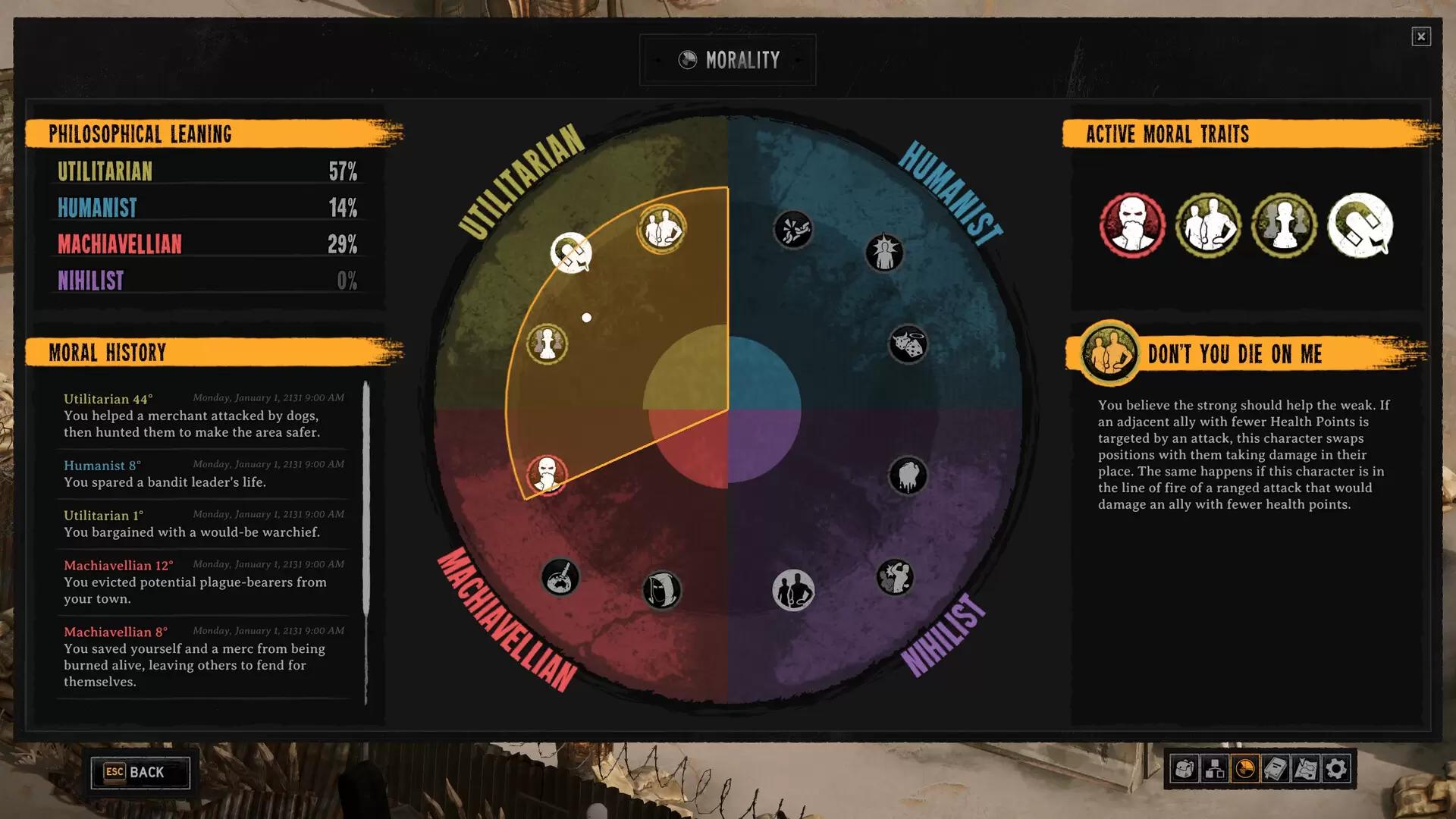This screenshot has width=1456, height=819.
Task: Click the dice with halo trait on the wheel
Action: pos(908,345)
